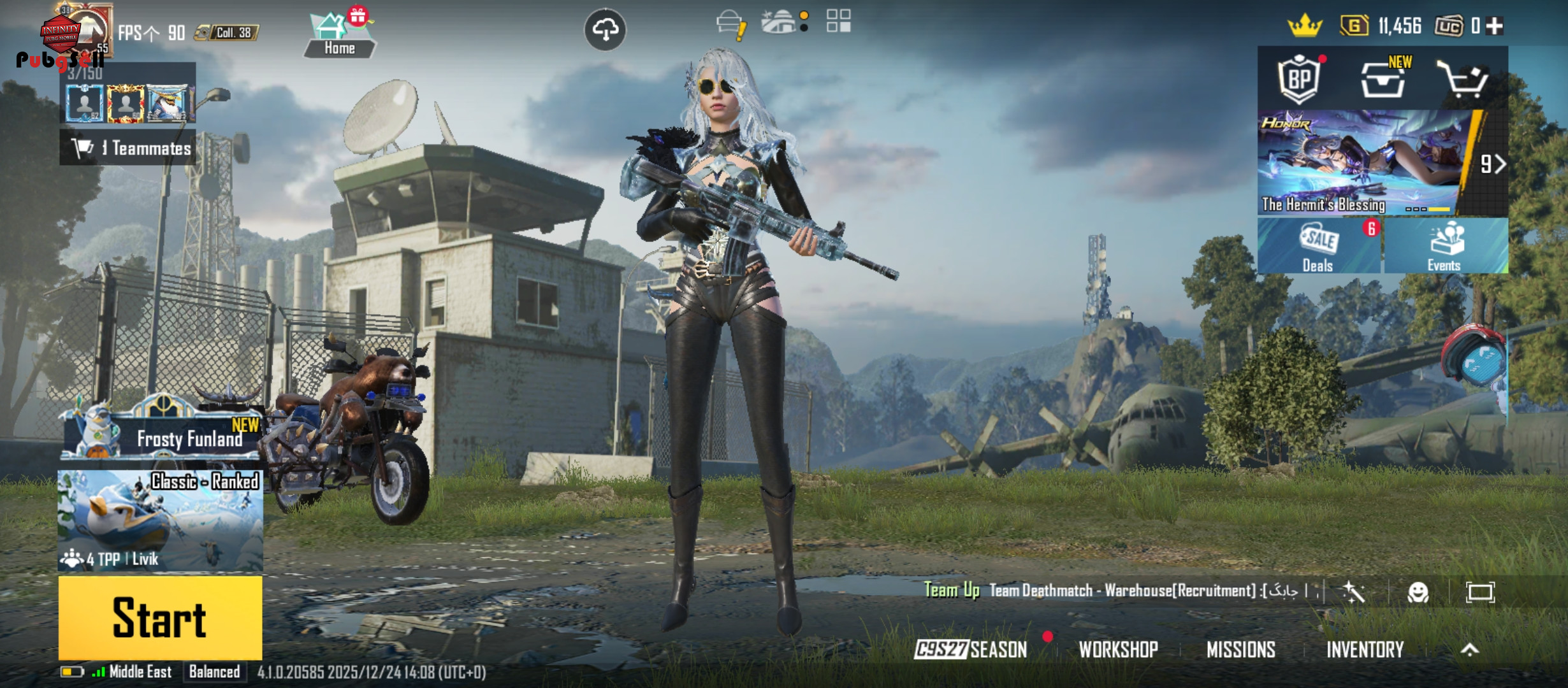
Task: Open the BP pass badge
Action: [1299, 79]
